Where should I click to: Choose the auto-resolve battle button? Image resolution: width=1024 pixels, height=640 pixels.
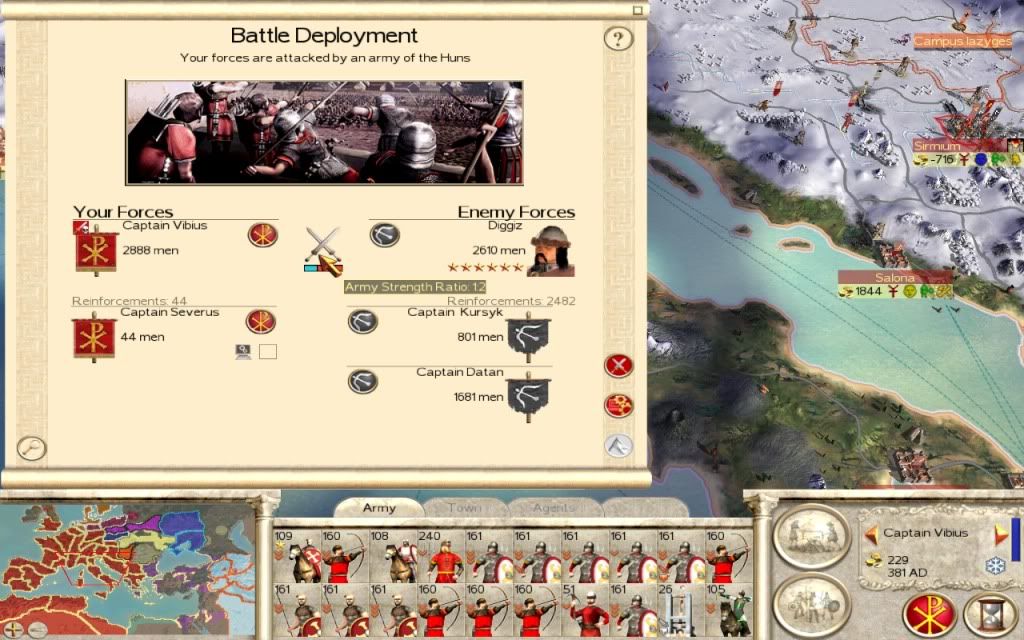pyautogui.click(x=619, y=405)
